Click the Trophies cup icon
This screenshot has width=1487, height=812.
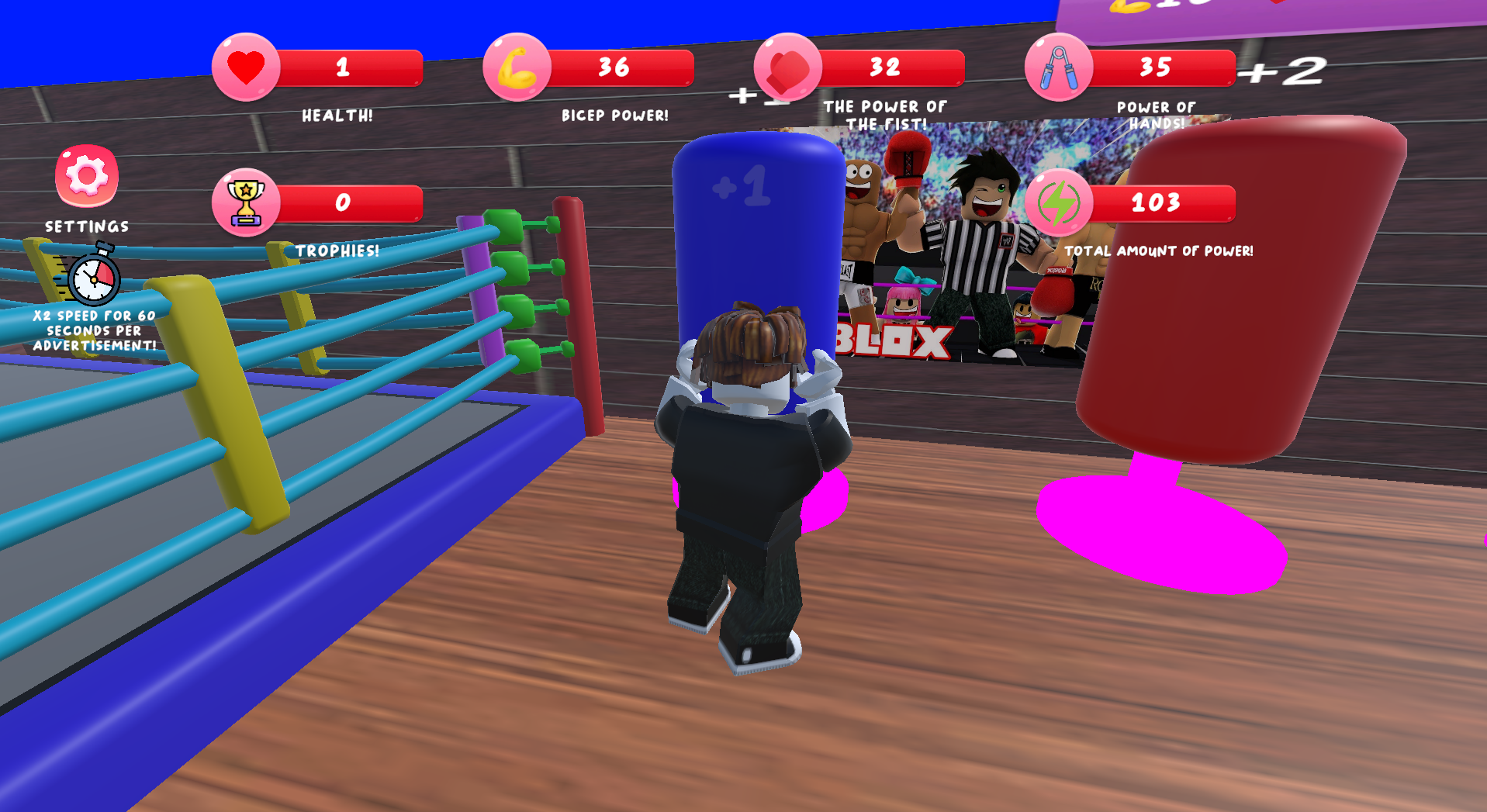coord(245,202)
